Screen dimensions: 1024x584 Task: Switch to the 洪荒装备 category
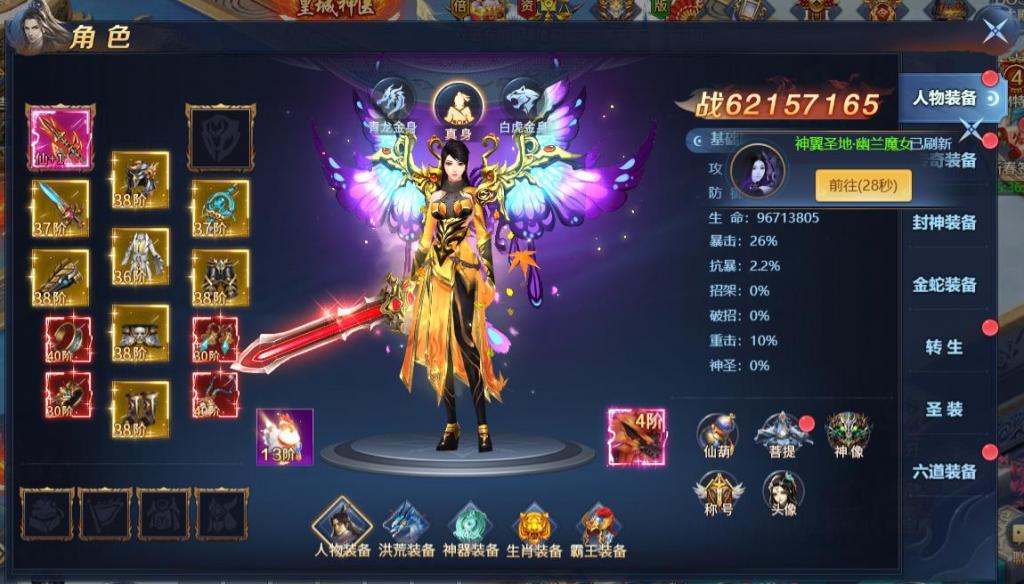tap(408, 527)
